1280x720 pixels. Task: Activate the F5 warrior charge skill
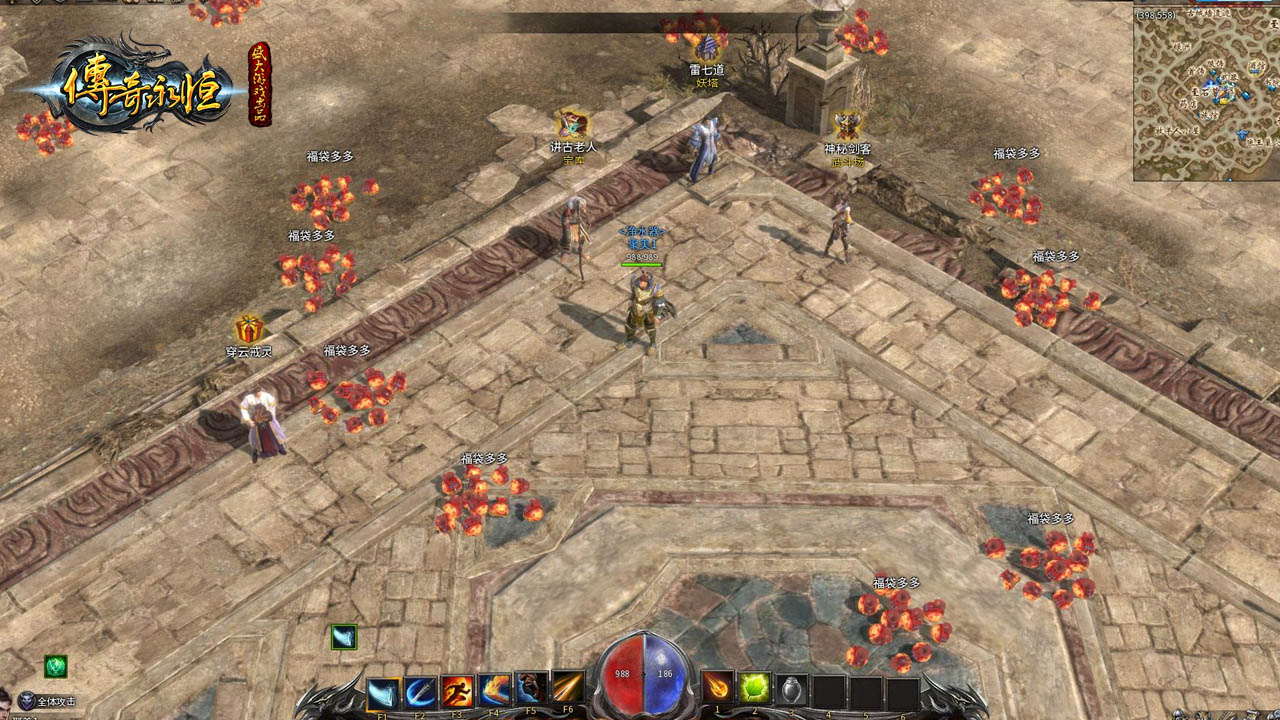(531, 689)
